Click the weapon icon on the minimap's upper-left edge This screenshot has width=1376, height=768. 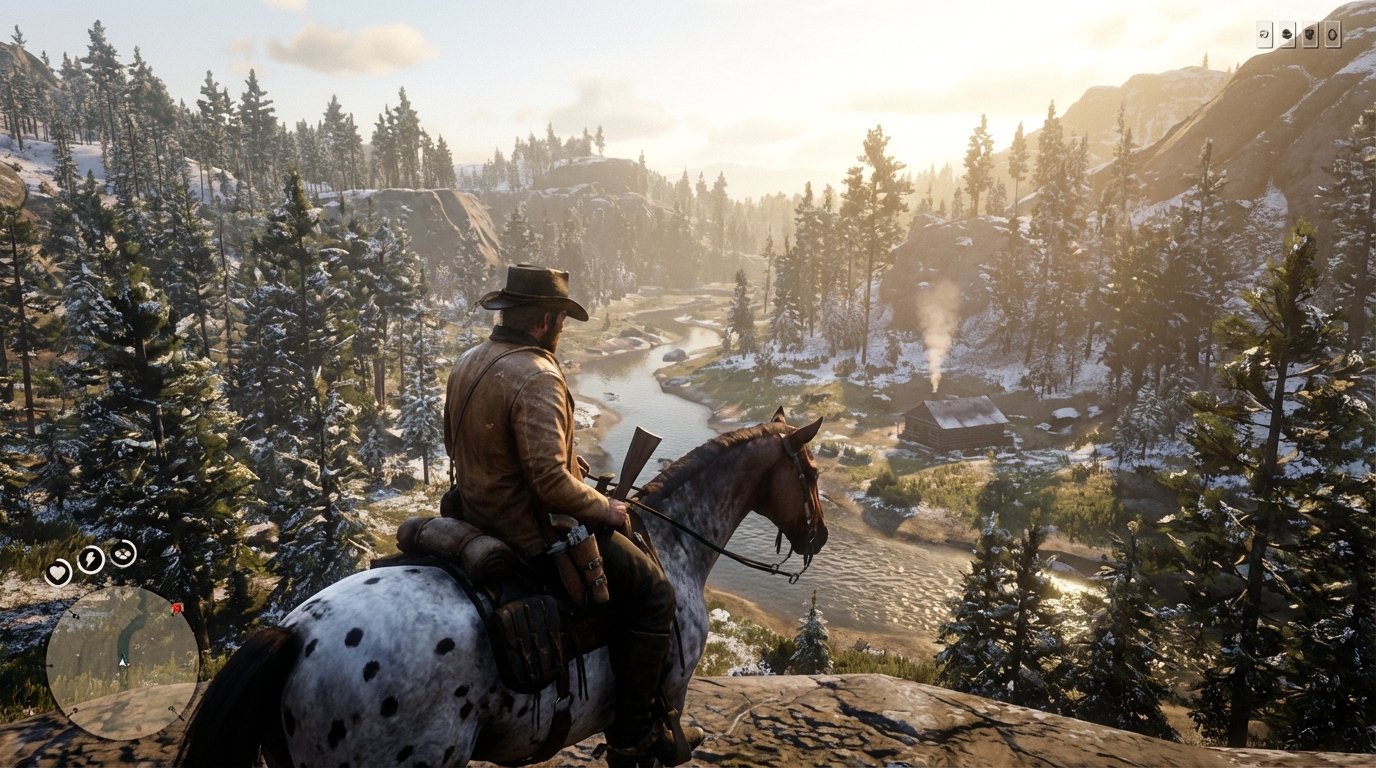74,615
